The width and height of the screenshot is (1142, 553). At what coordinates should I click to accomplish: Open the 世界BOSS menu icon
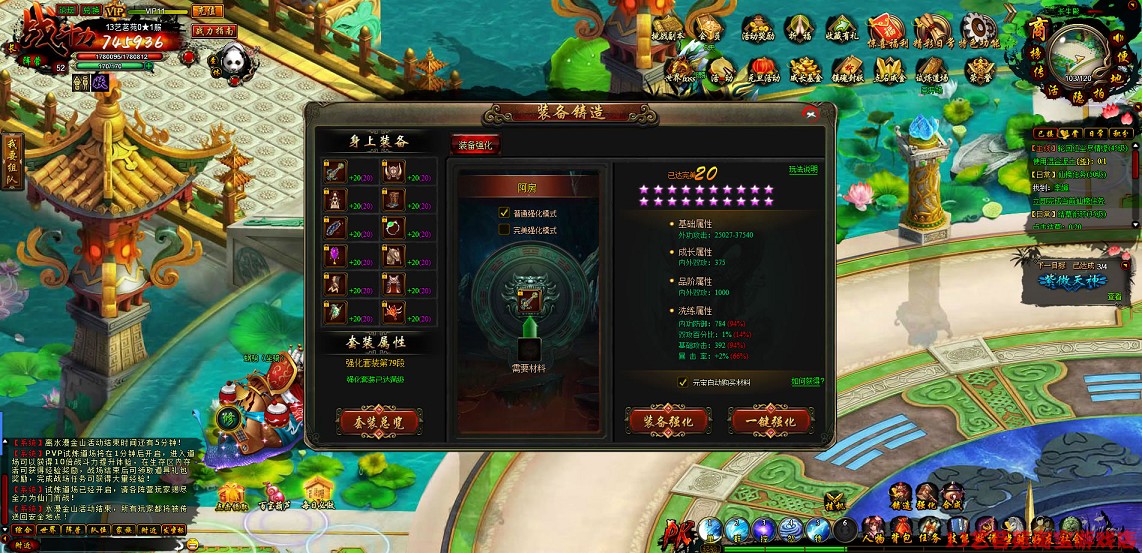pyautogui.click(x=681, y=67)
